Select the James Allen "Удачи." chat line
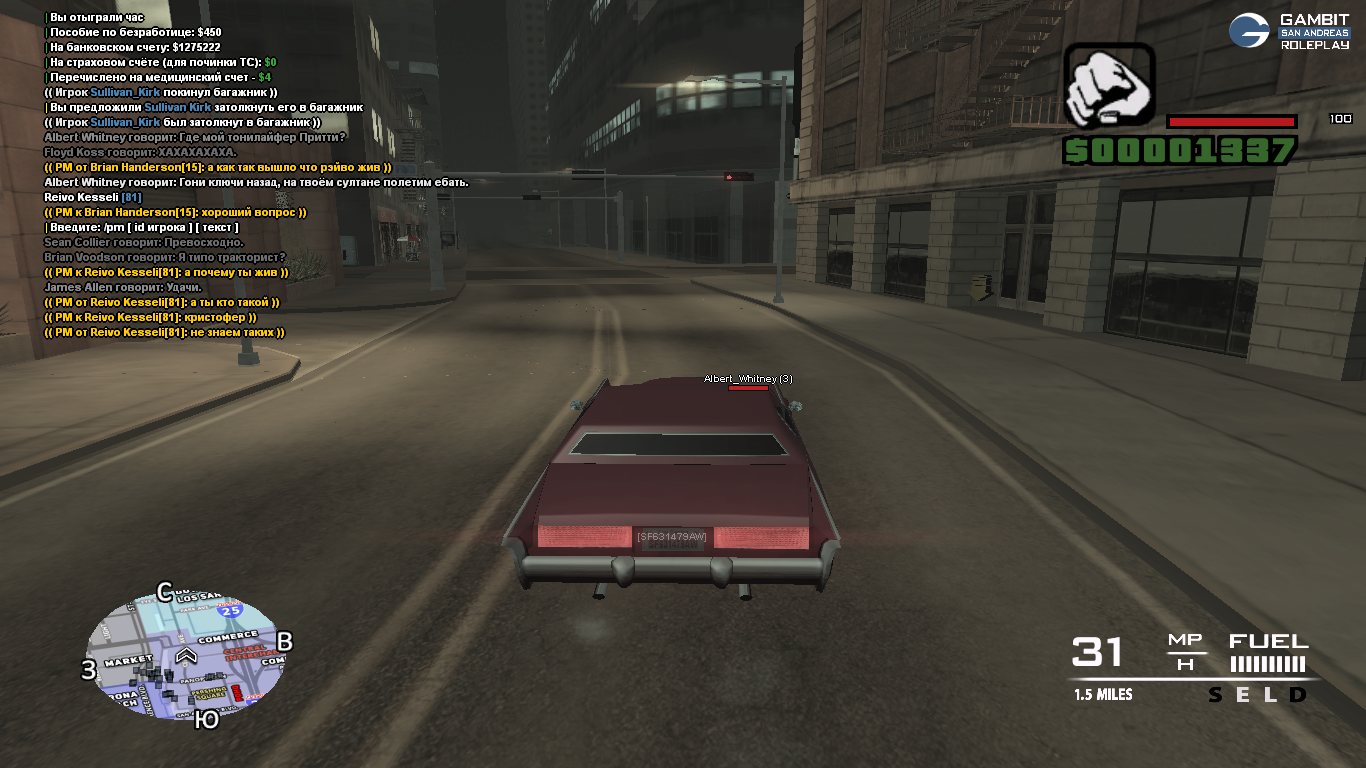Viewport: 1366px width, 768px height. click(122, 288)
